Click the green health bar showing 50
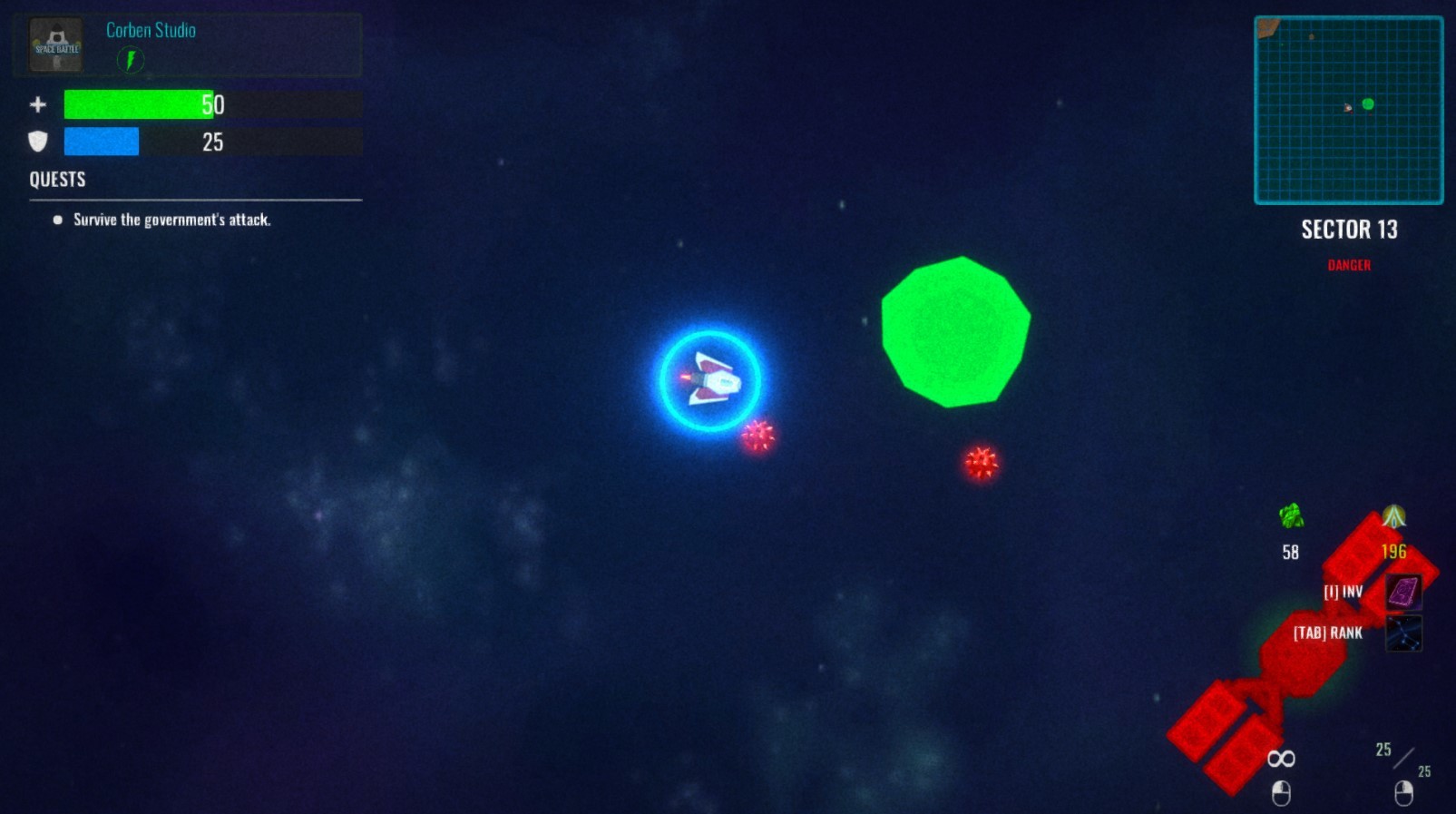 coord(138,104)
